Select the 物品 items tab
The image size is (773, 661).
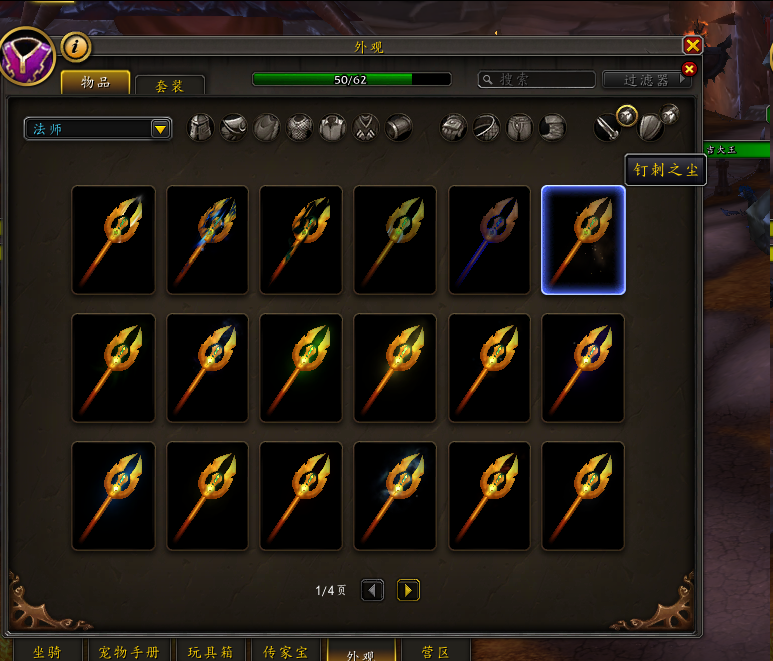[95, 82]
